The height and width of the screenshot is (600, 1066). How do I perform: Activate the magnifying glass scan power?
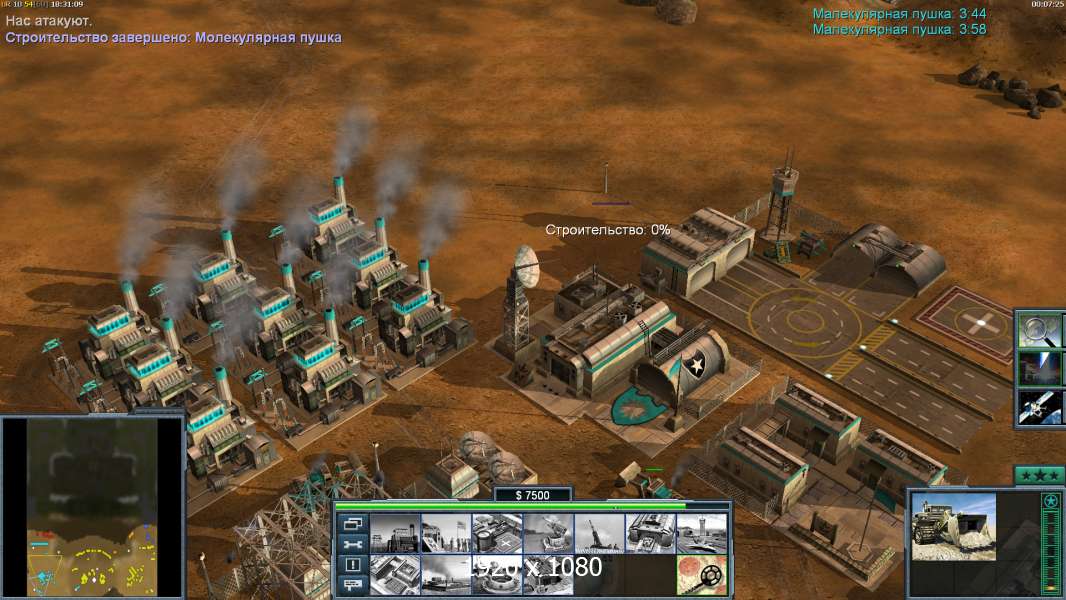[1039, 330]
